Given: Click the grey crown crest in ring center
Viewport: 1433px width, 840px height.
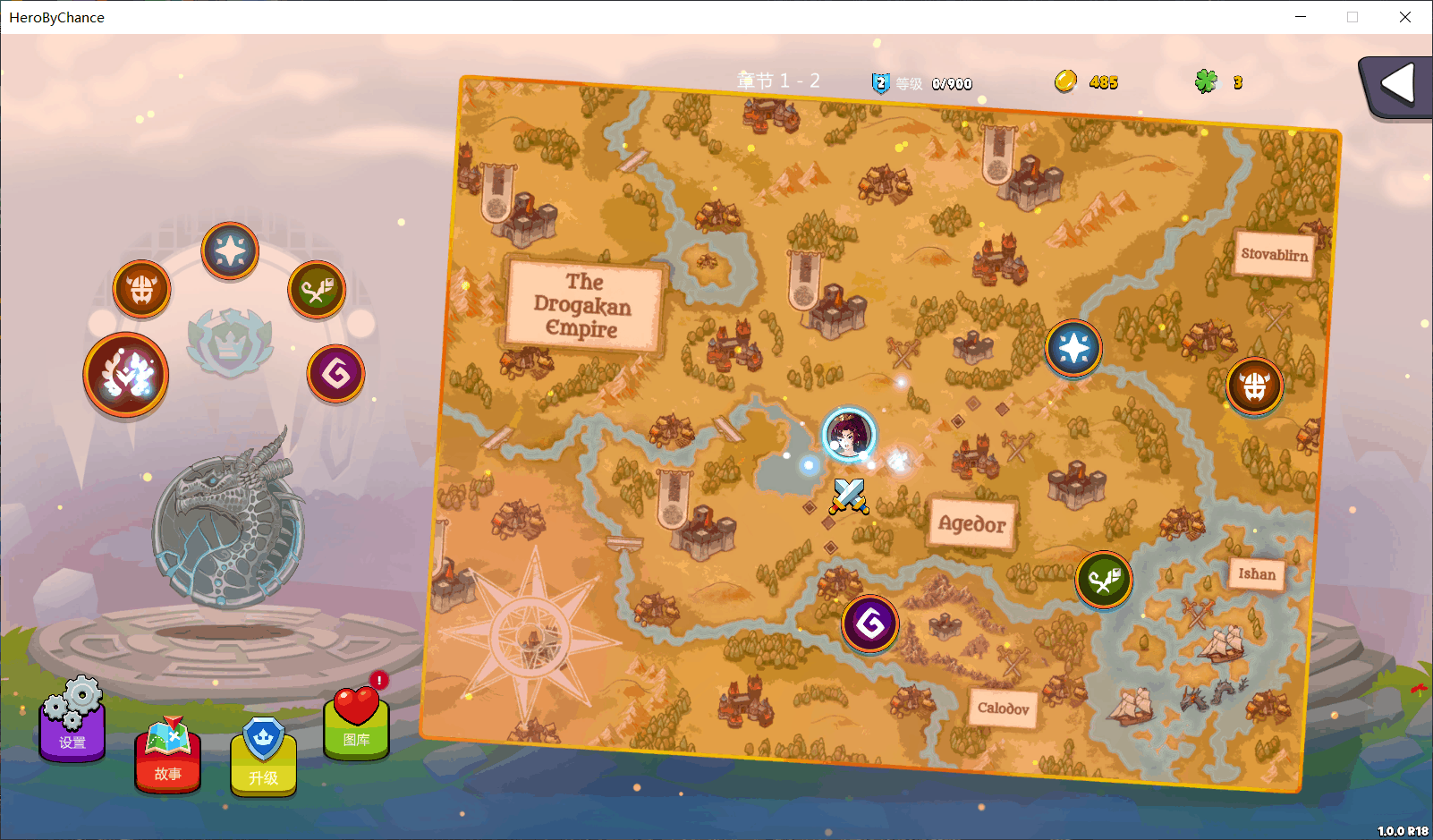Looking at the screenshot, I should (x=230, y=340).
